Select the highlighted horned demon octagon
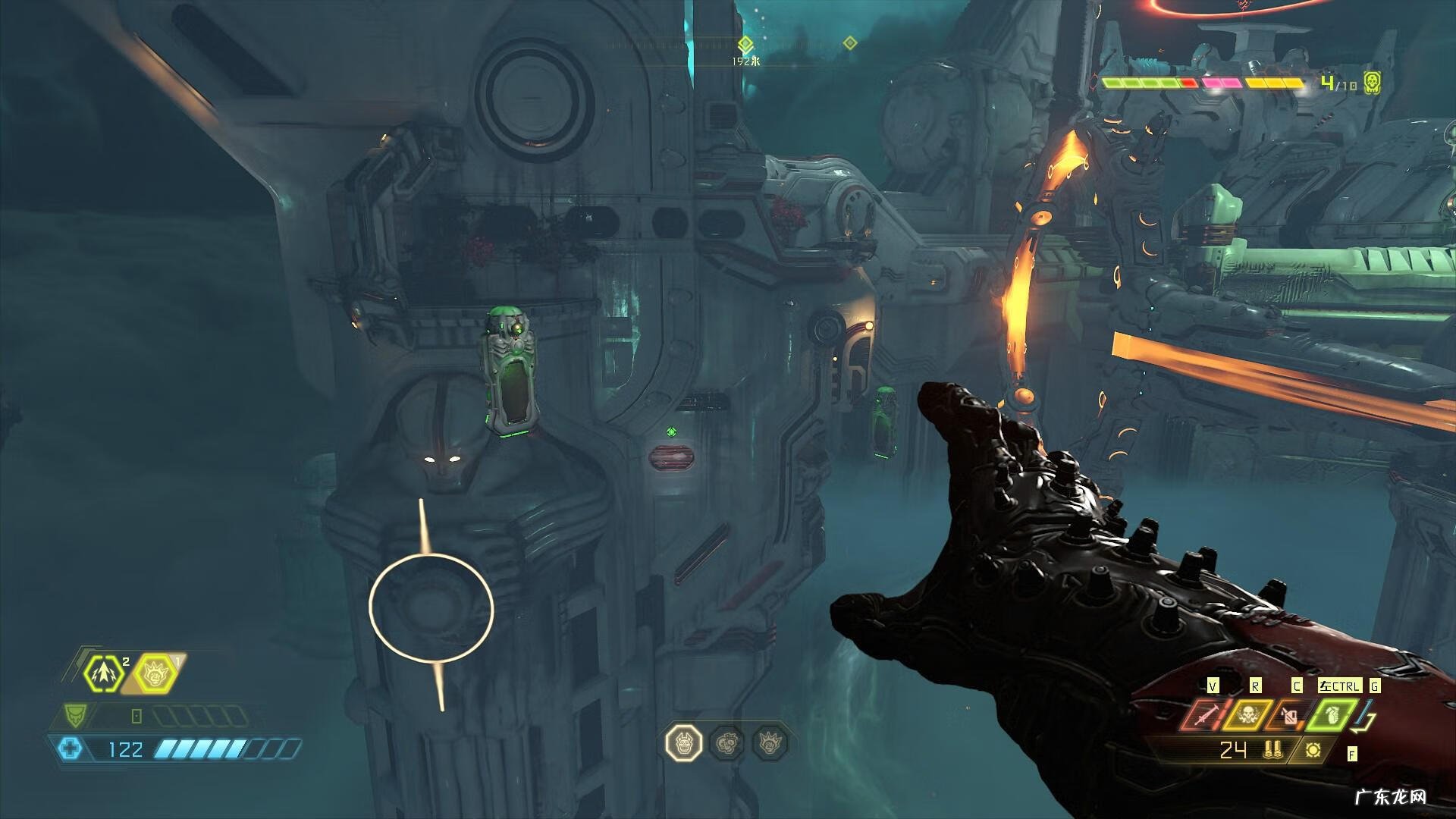This screenshot has width=1456, height=819. (683, 742)
